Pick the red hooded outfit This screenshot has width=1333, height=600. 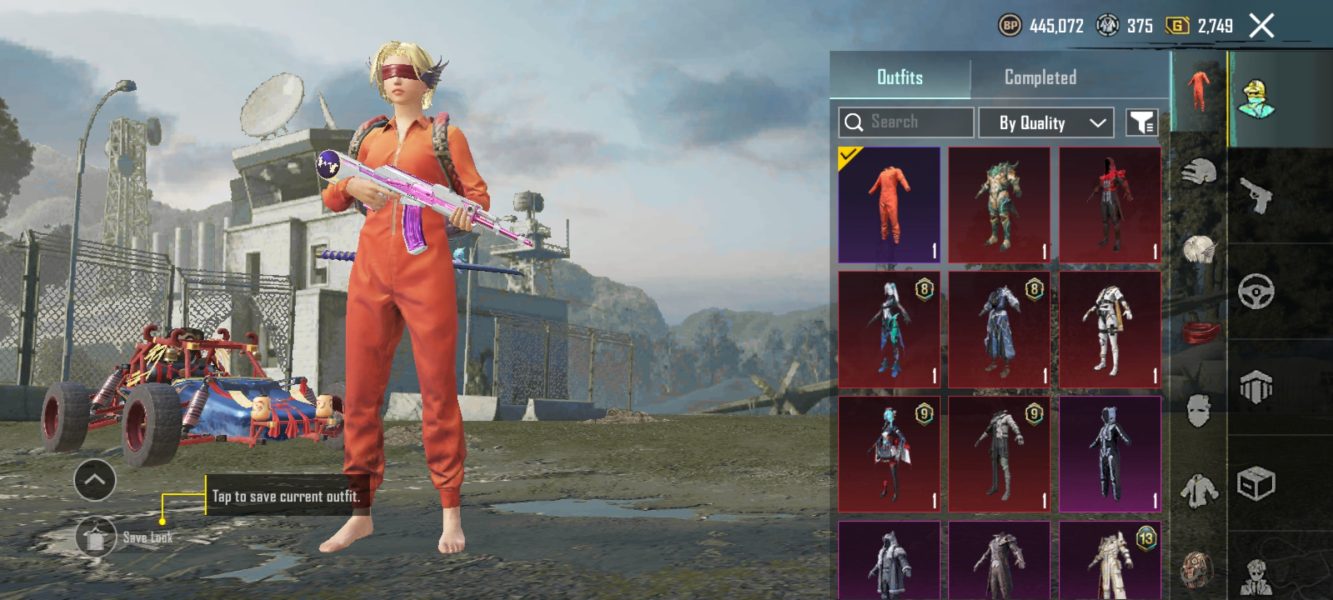[1110, 204]
